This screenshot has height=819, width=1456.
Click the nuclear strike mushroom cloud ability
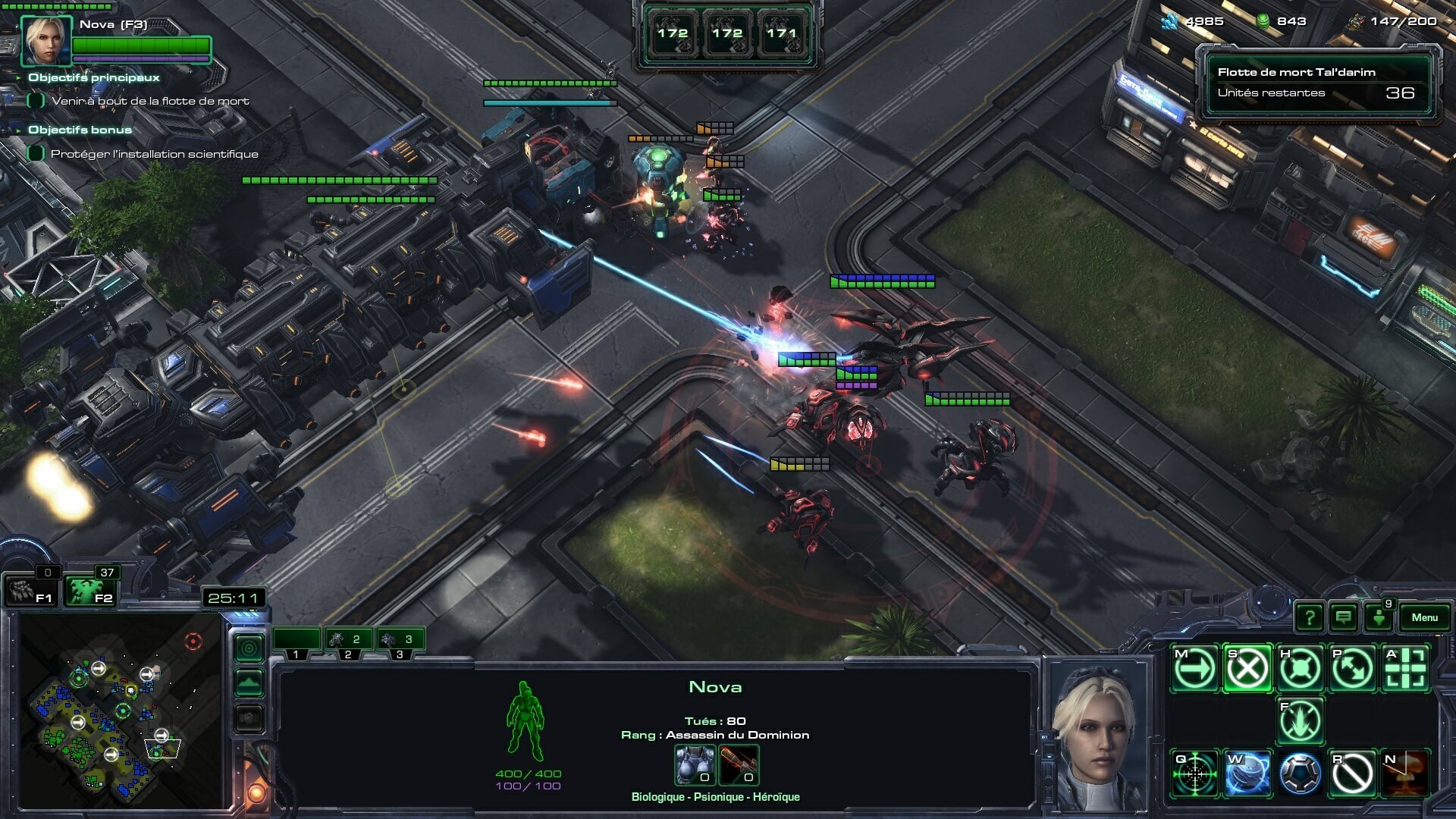(x=1405, y=773)
